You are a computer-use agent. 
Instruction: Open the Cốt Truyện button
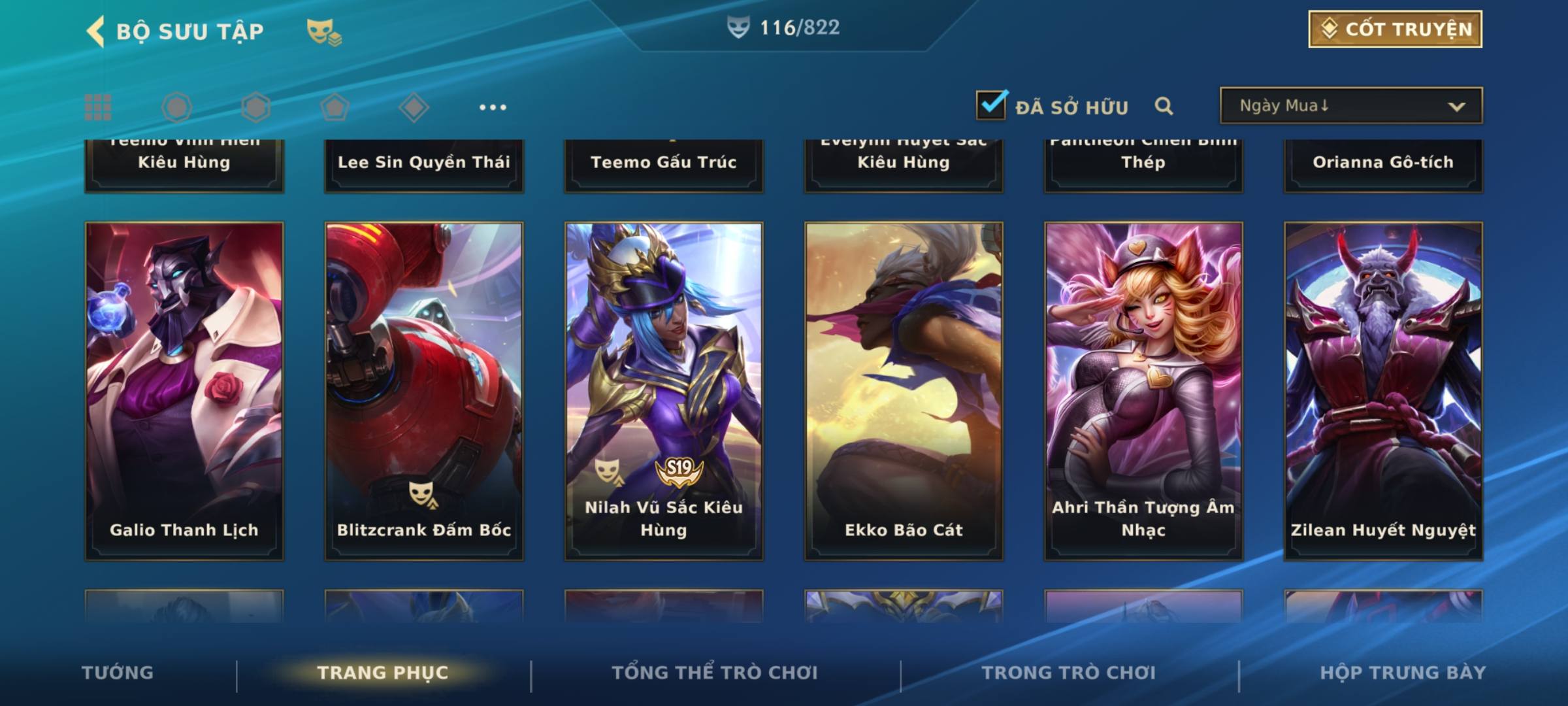(1394, 29)
